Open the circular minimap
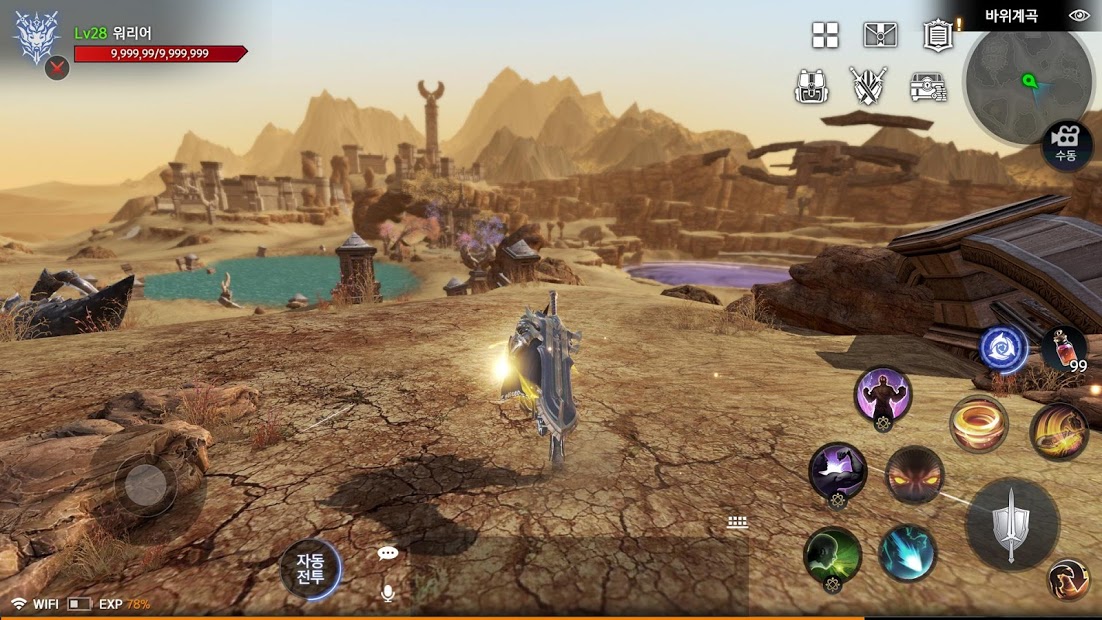The image size is (1102, 620). point(1028,82)
